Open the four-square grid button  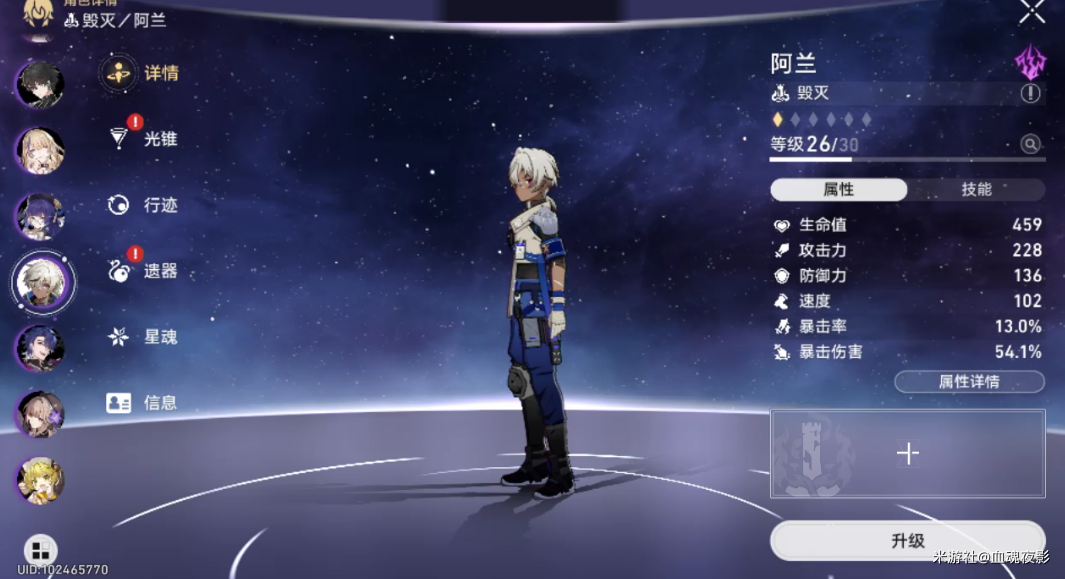40,550
